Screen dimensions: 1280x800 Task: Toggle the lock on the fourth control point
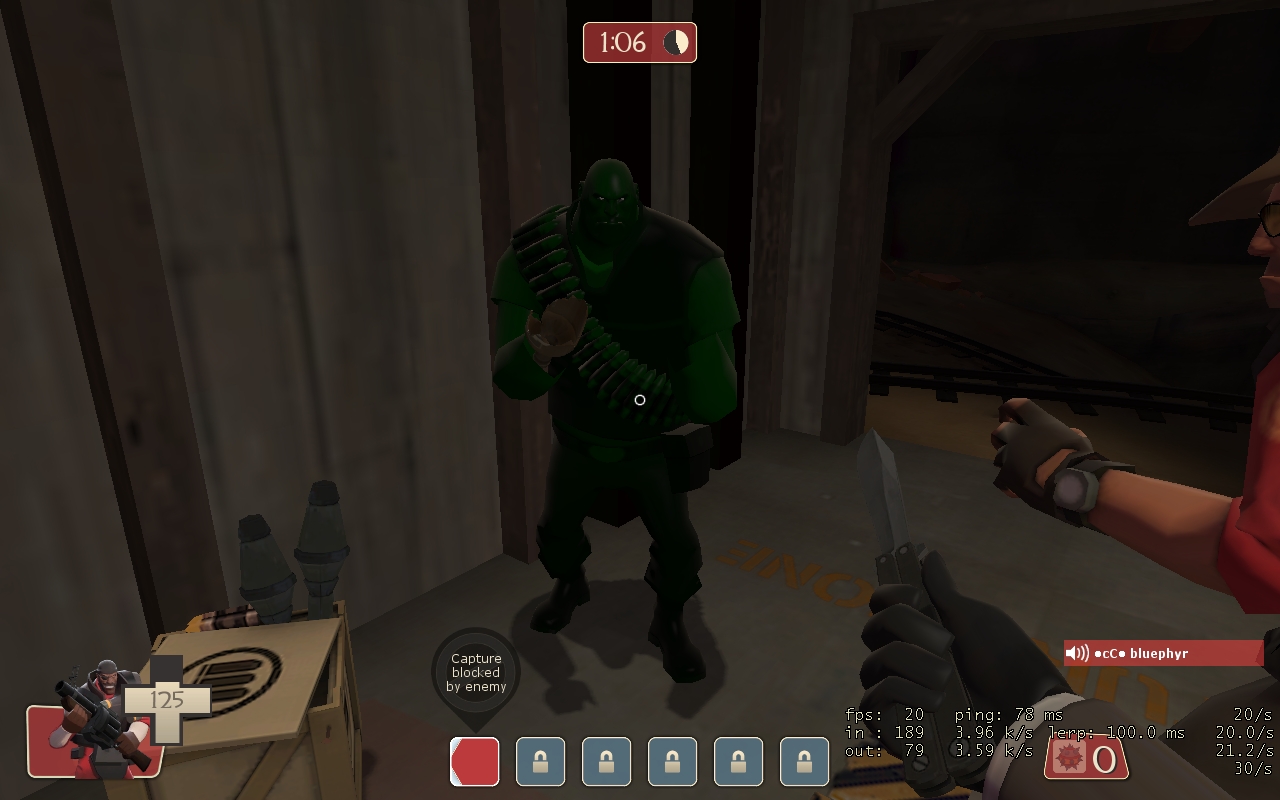[737, 760]
